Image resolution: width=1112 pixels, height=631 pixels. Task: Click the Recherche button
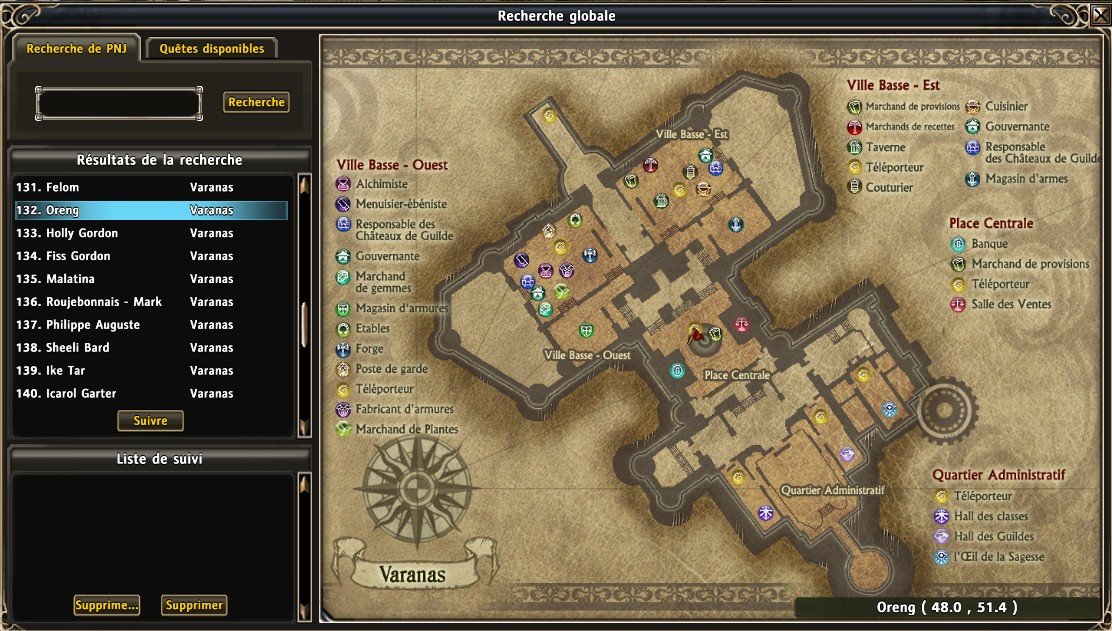(256, 102)
